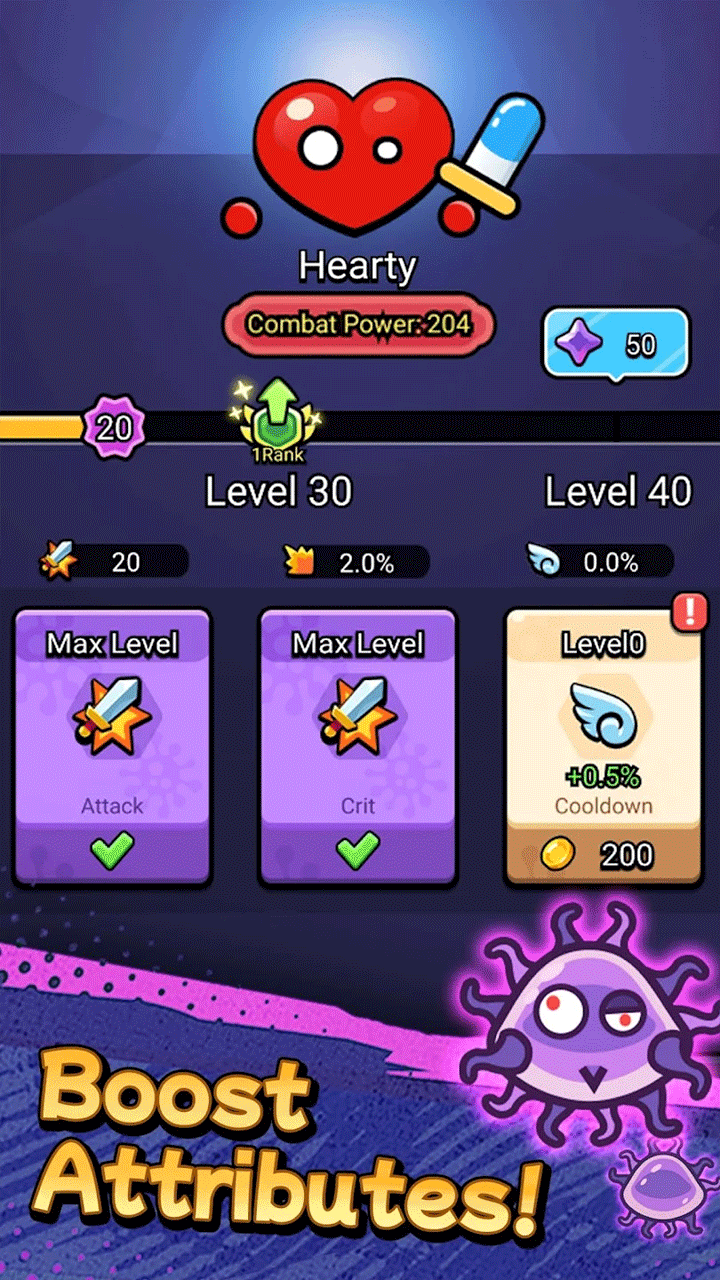Image resolution: width=720 pixels, height=1280 pixels.
Task: Tap the purple gem currency counter
Action: [615, 344]
